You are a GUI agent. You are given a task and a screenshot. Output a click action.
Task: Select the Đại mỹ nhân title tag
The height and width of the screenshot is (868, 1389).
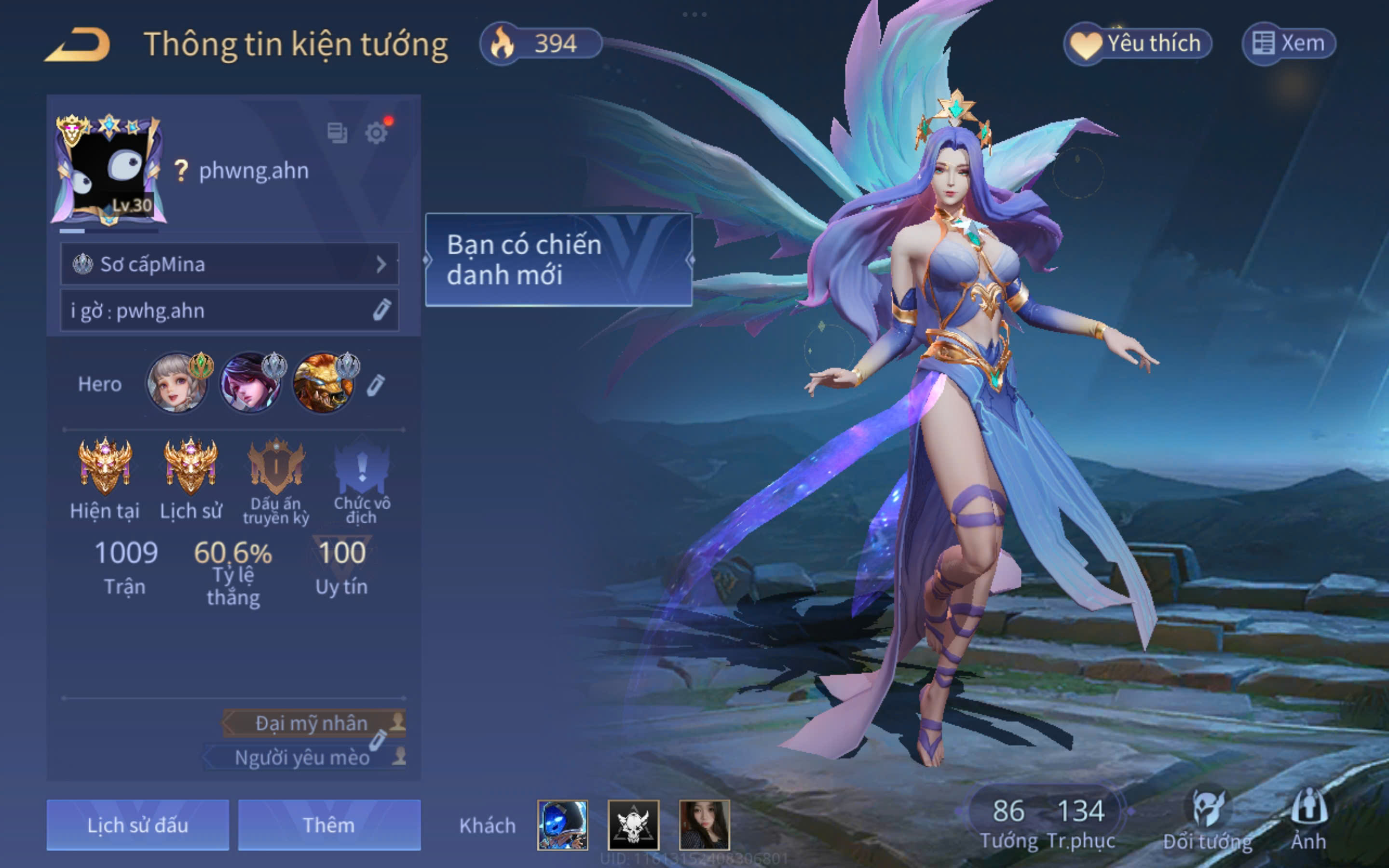coord(312,723)
